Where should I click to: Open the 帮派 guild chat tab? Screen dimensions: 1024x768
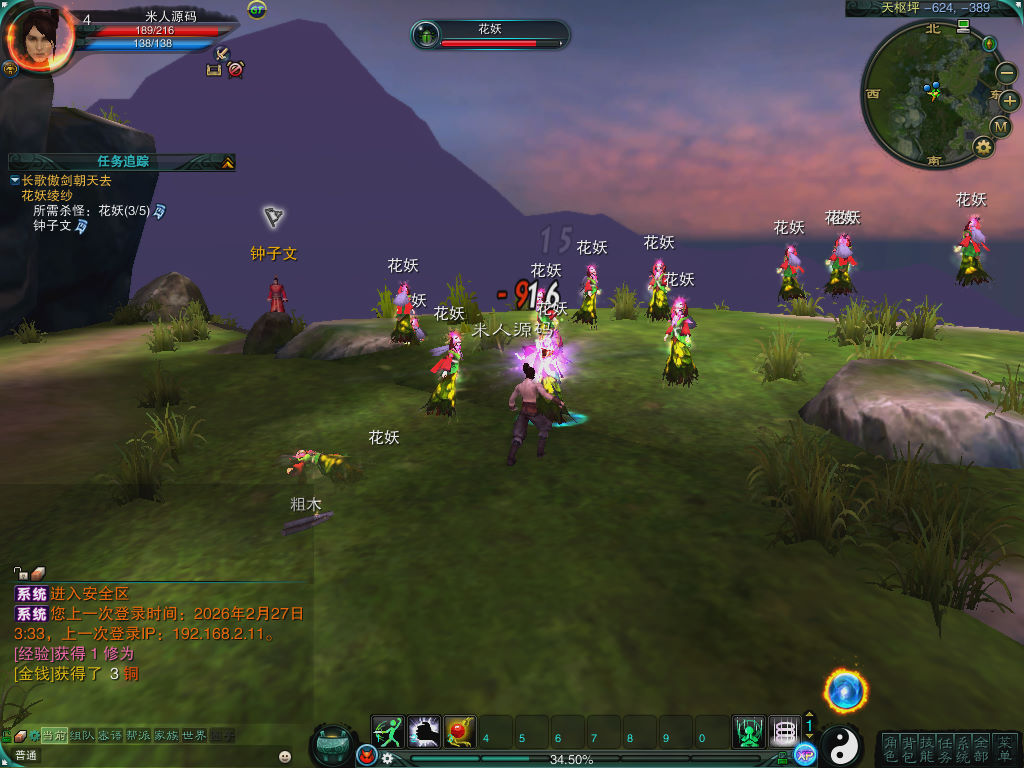[x=138, y=735]
